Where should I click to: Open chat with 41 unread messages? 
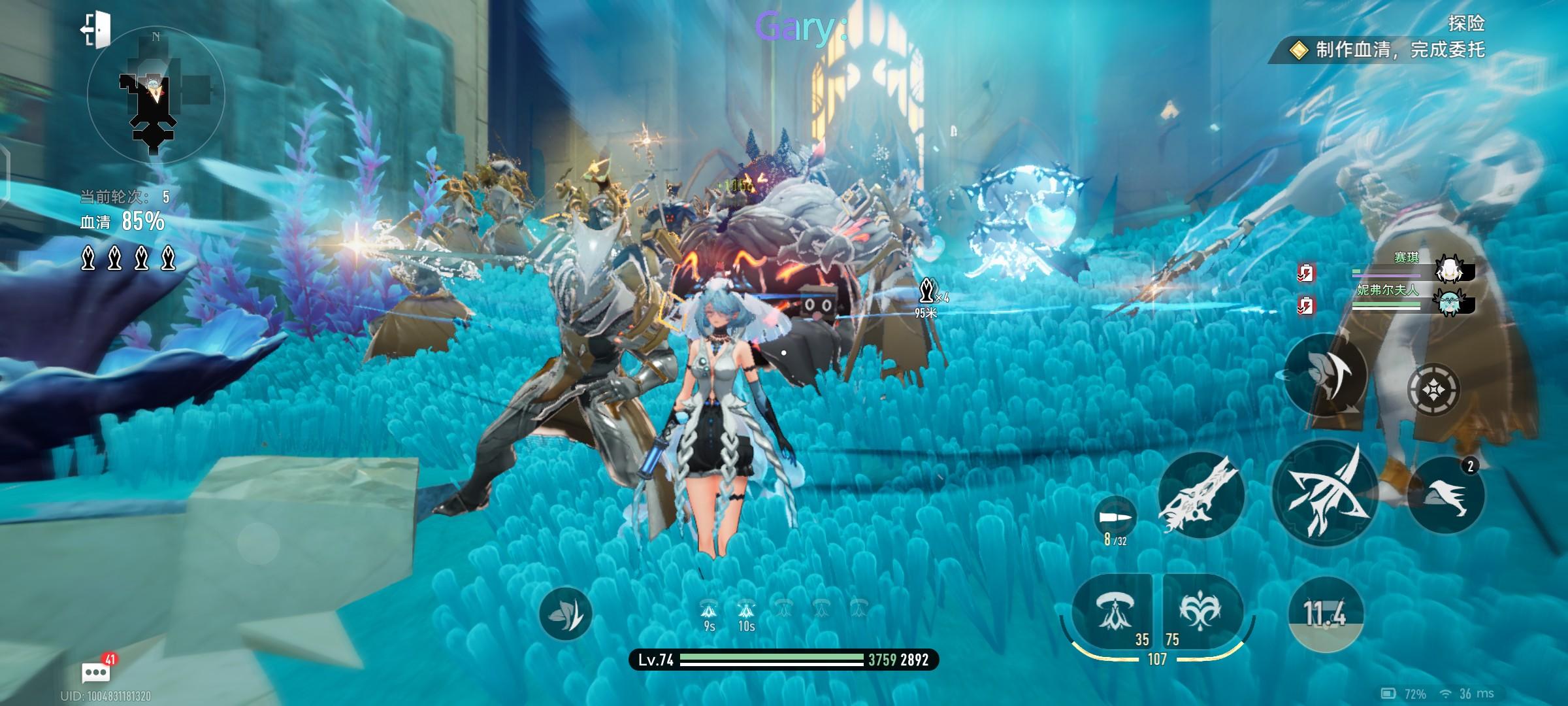coord(96,671)
